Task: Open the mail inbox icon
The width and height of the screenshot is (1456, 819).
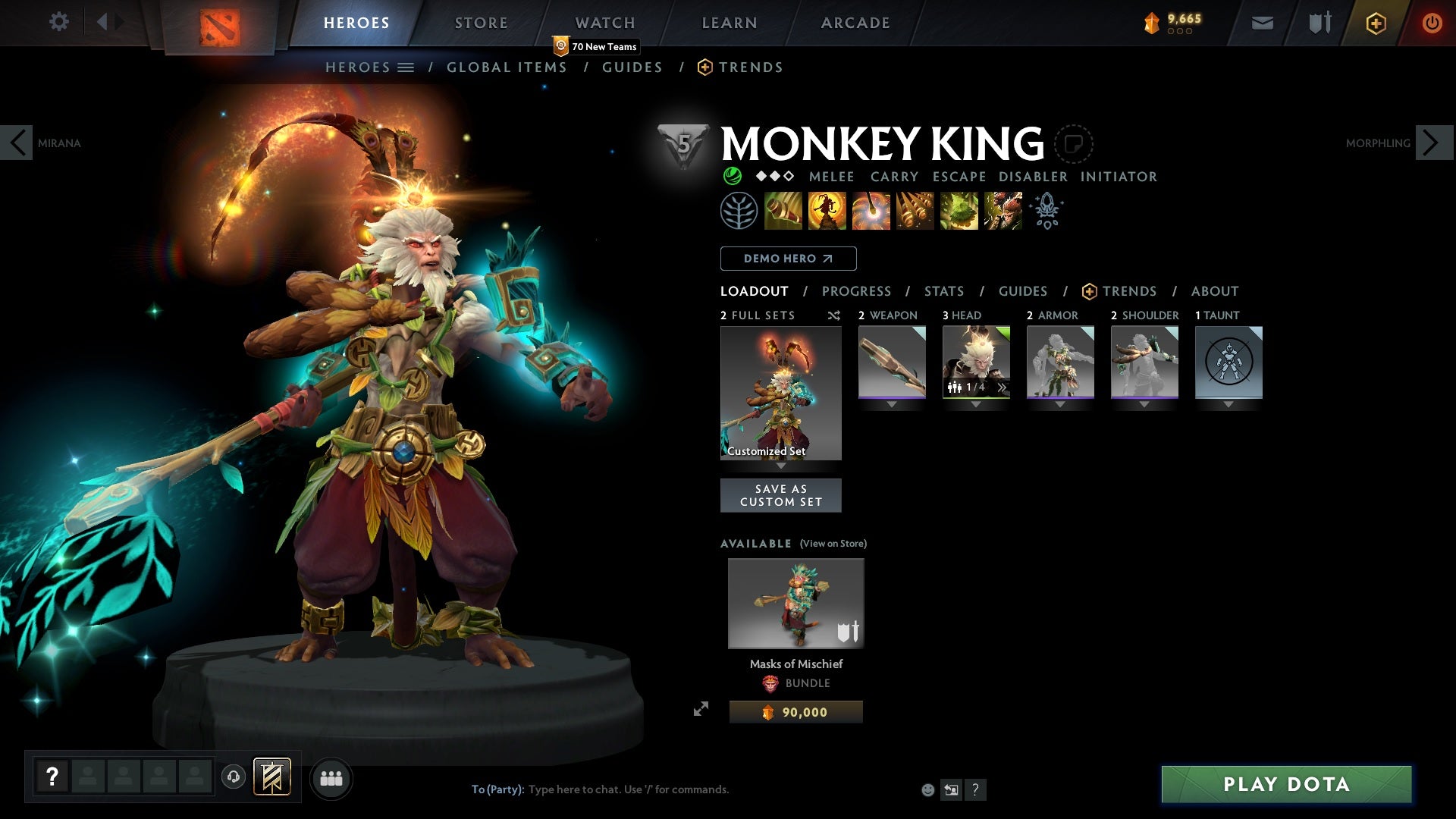Action: (x=1263, y=22)
